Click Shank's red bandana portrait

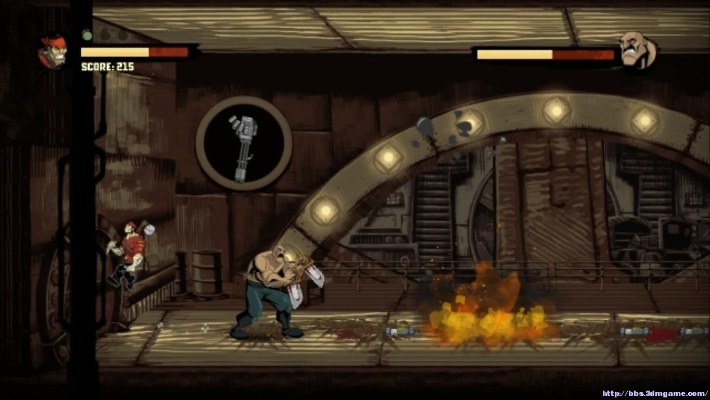52,51
